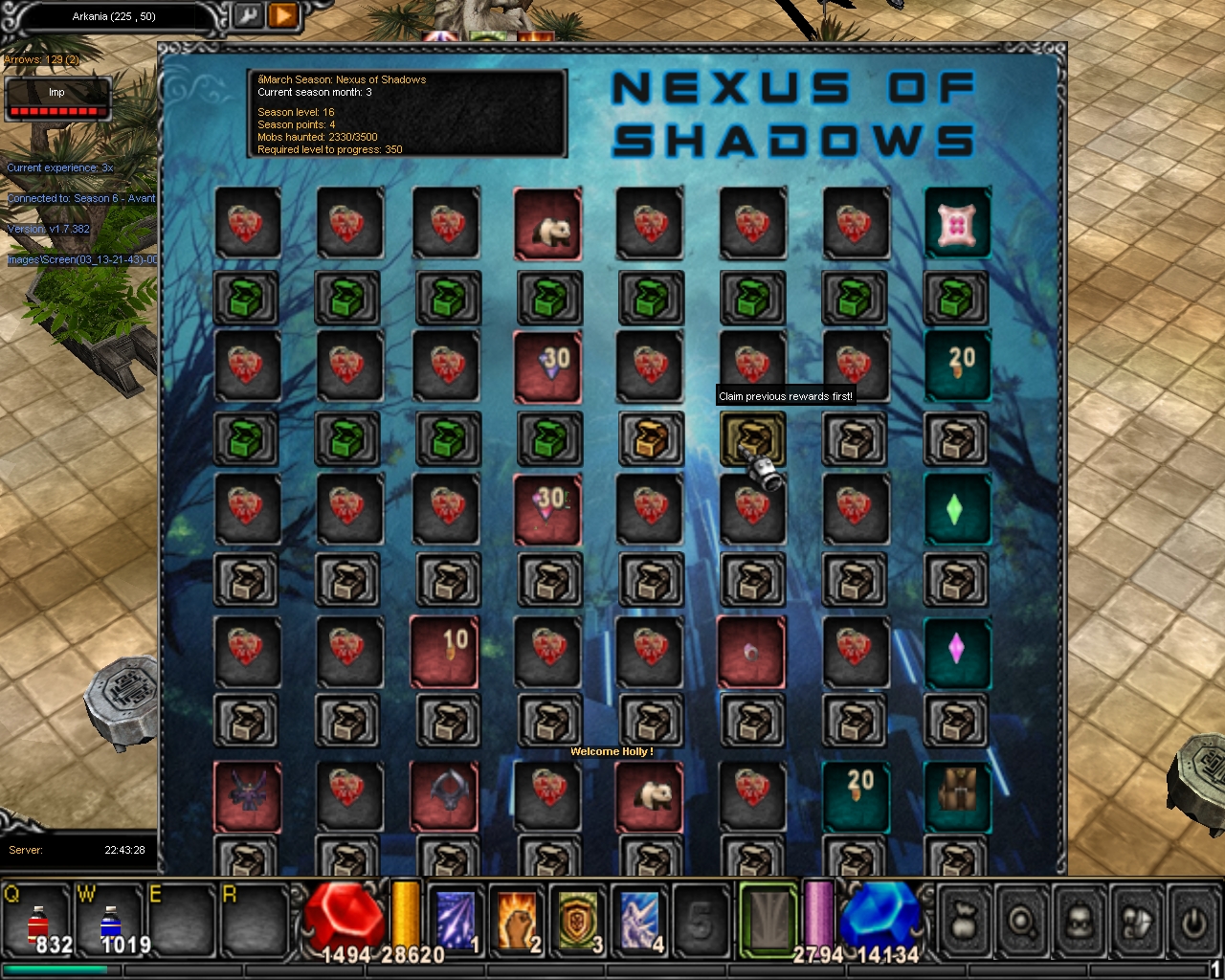The width and height of the screenshot is (1225, 980).
Task: Click the Imp health bar panel
Action: pyautogui.click(x=56, y=96)
